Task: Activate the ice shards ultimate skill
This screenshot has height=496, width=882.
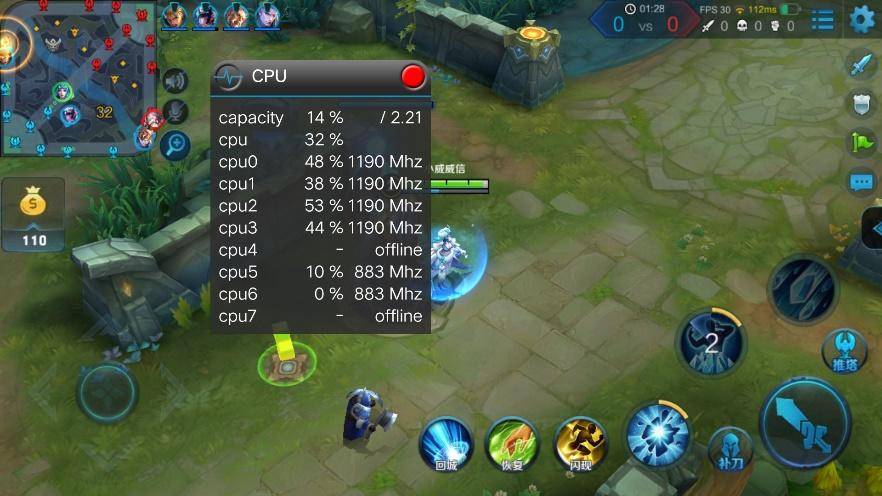Action: [802, 288]
